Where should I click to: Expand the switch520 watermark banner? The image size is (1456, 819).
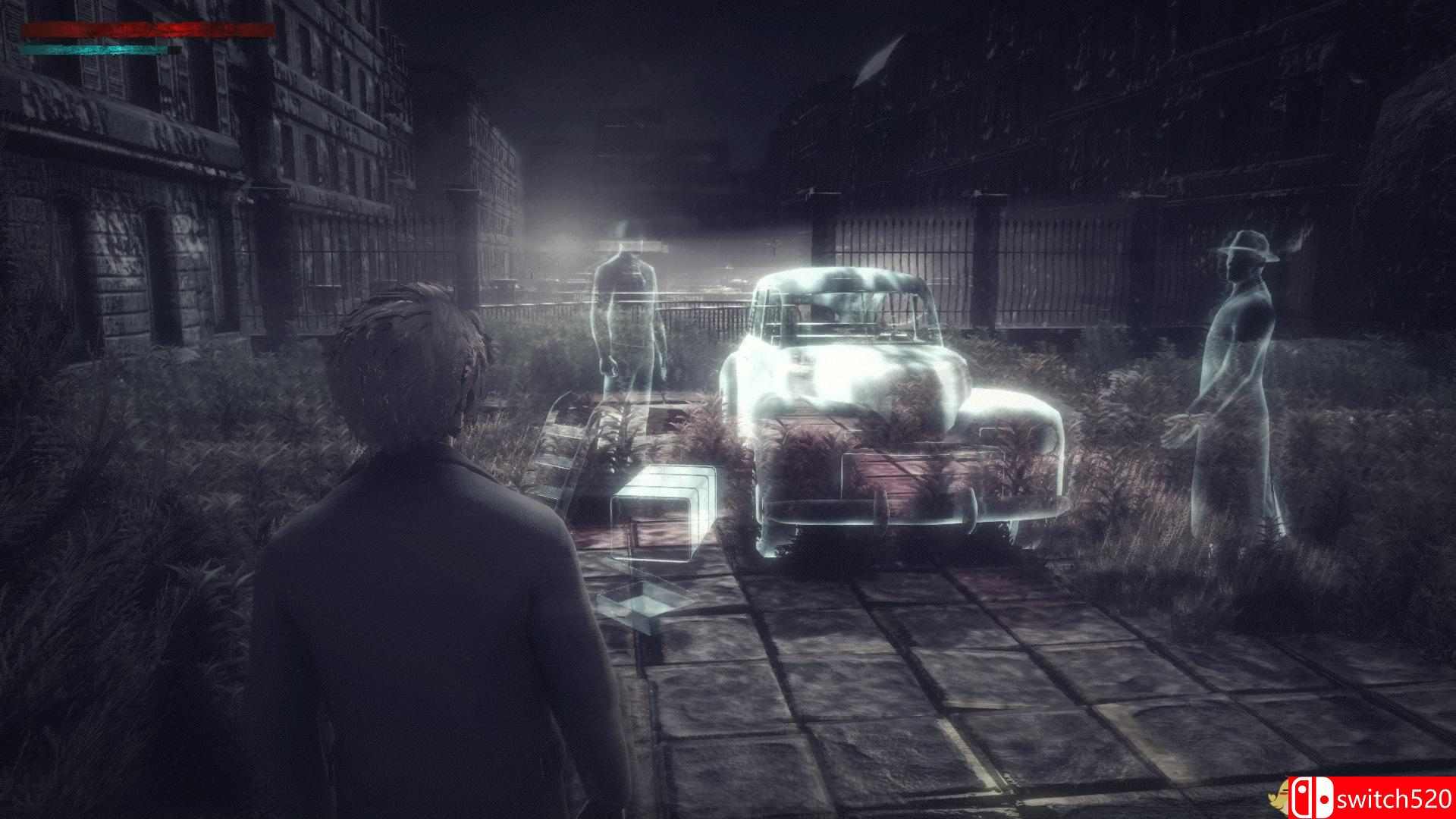tap(1373, 798)
